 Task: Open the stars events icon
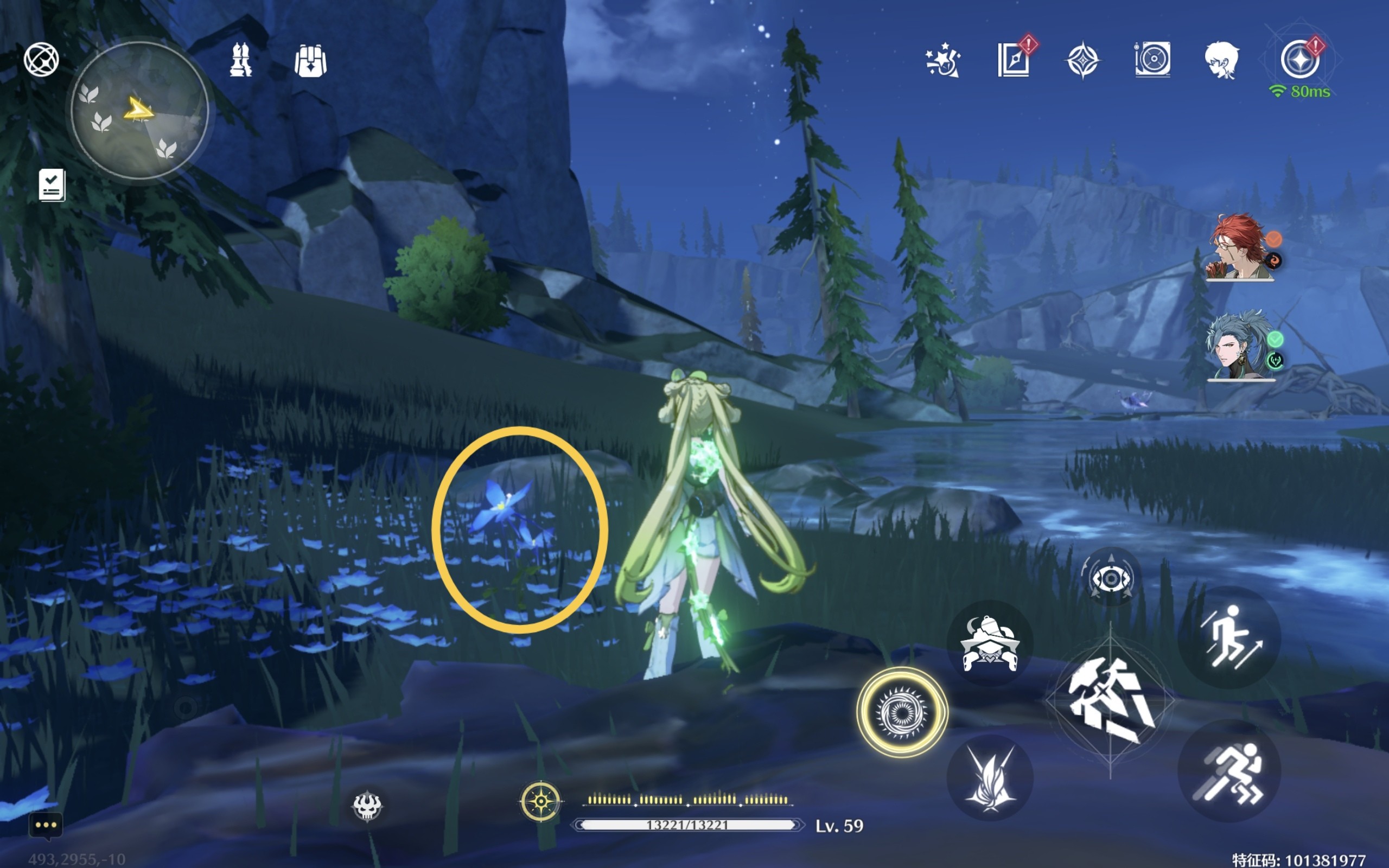pos(943,60)
